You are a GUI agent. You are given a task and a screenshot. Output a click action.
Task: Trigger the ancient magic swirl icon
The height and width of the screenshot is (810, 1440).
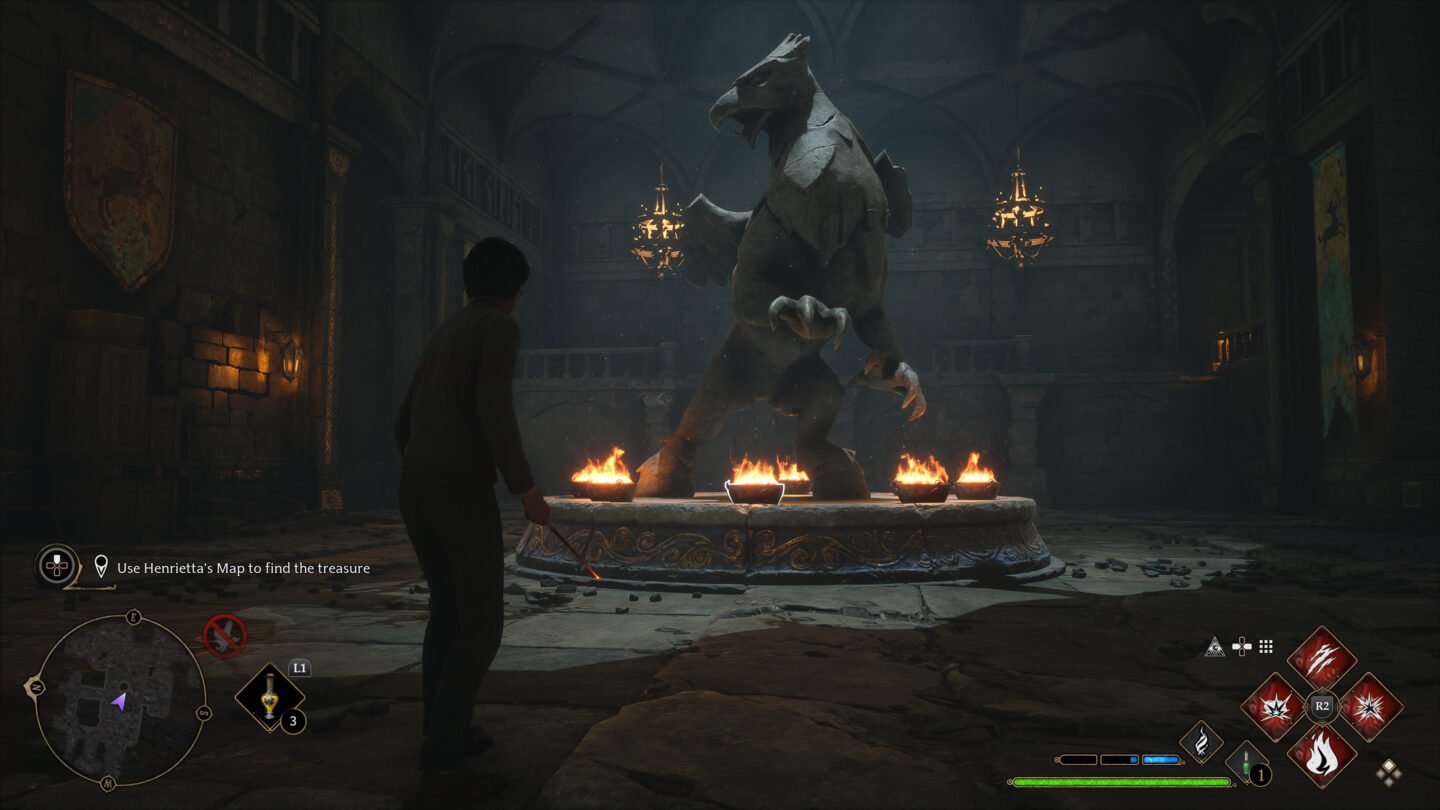(1200, 743)
